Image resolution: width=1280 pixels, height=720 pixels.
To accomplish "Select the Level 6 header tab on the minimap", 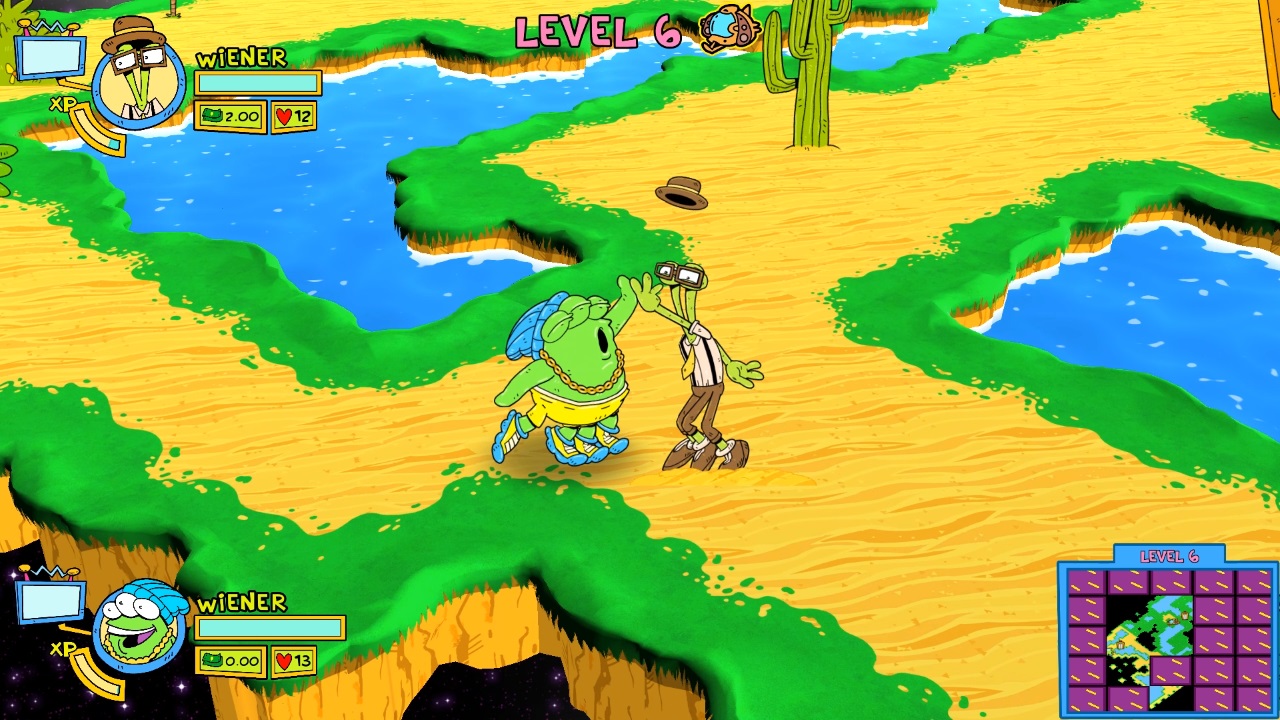I will pos(1170,555).
